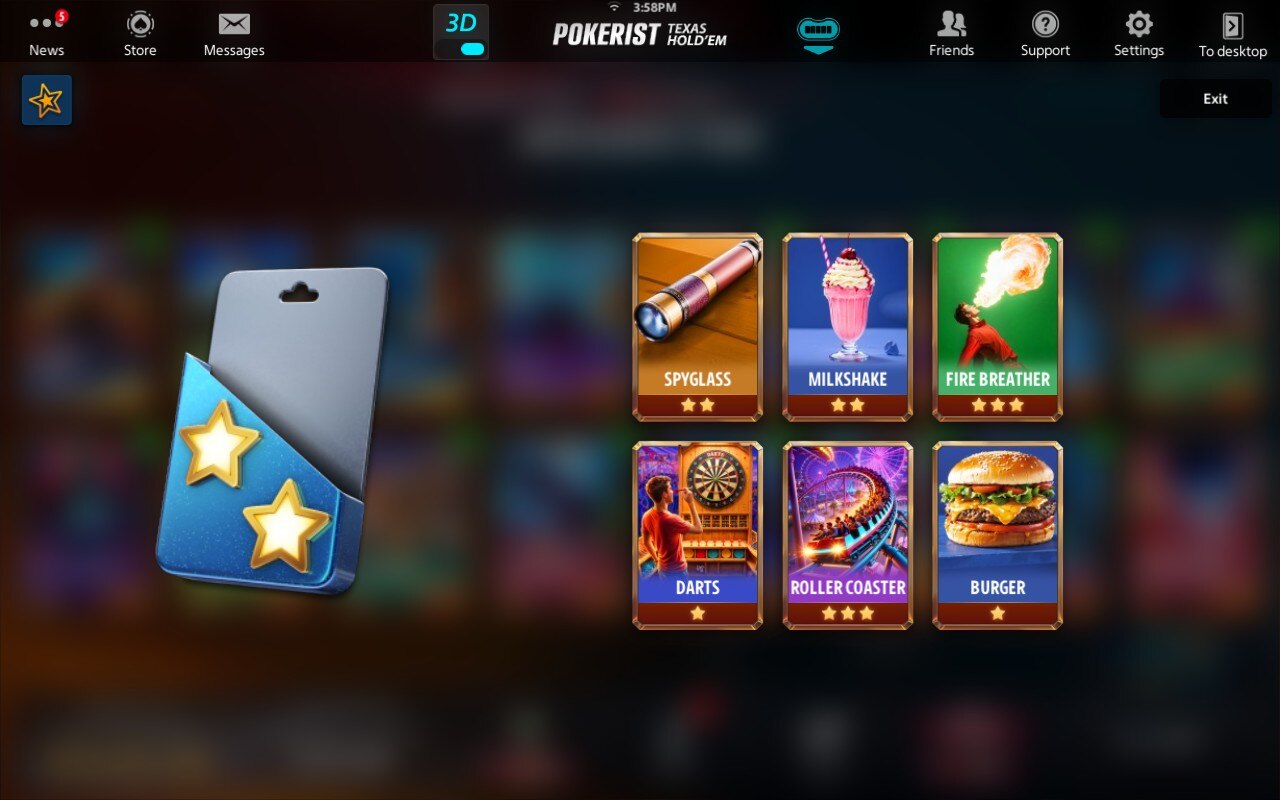This screenshot has width=1280, height=800.
Task: Open the Settings menu
Action: (x=1139, y=33)
